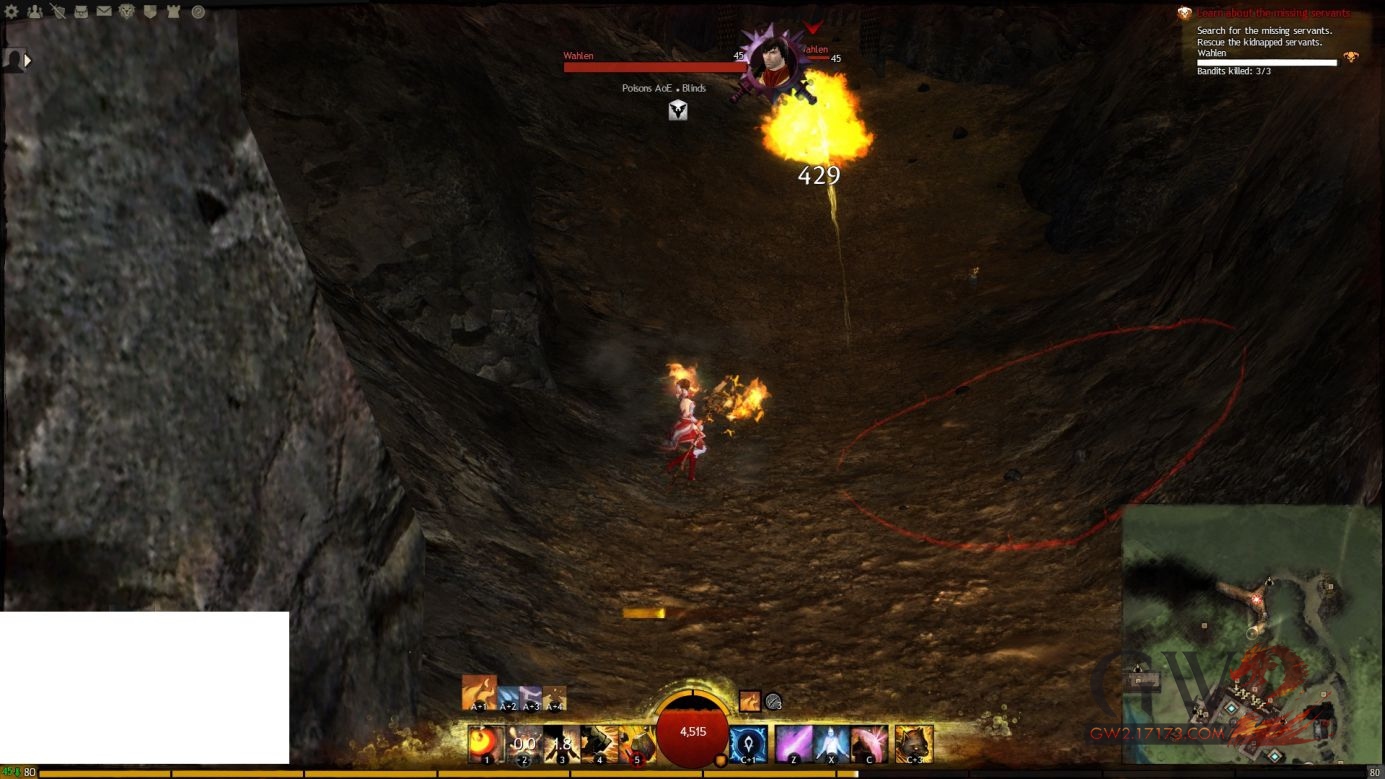Viewport: 1385px width, 779px height.
Task: Open the contacts and friends panel
Action: [x=35, y=12]
